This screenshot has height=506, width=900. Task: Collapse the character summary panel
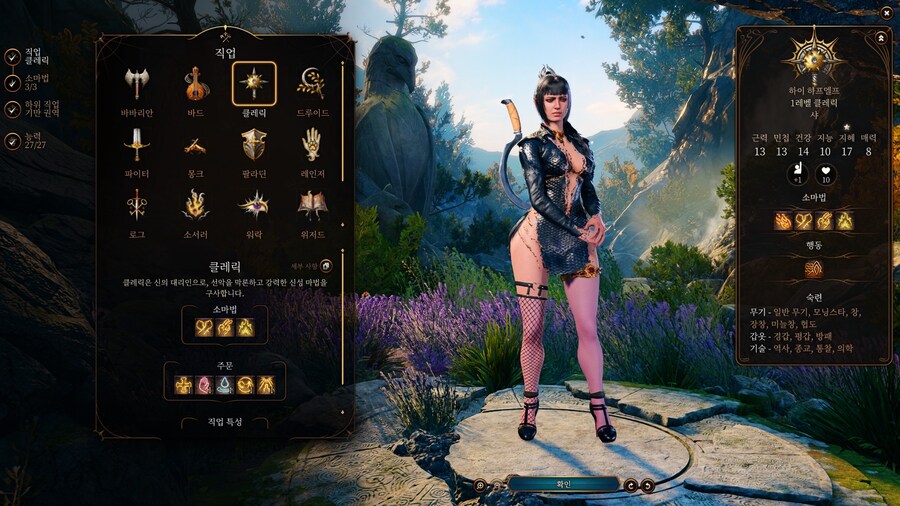(880, 36)
